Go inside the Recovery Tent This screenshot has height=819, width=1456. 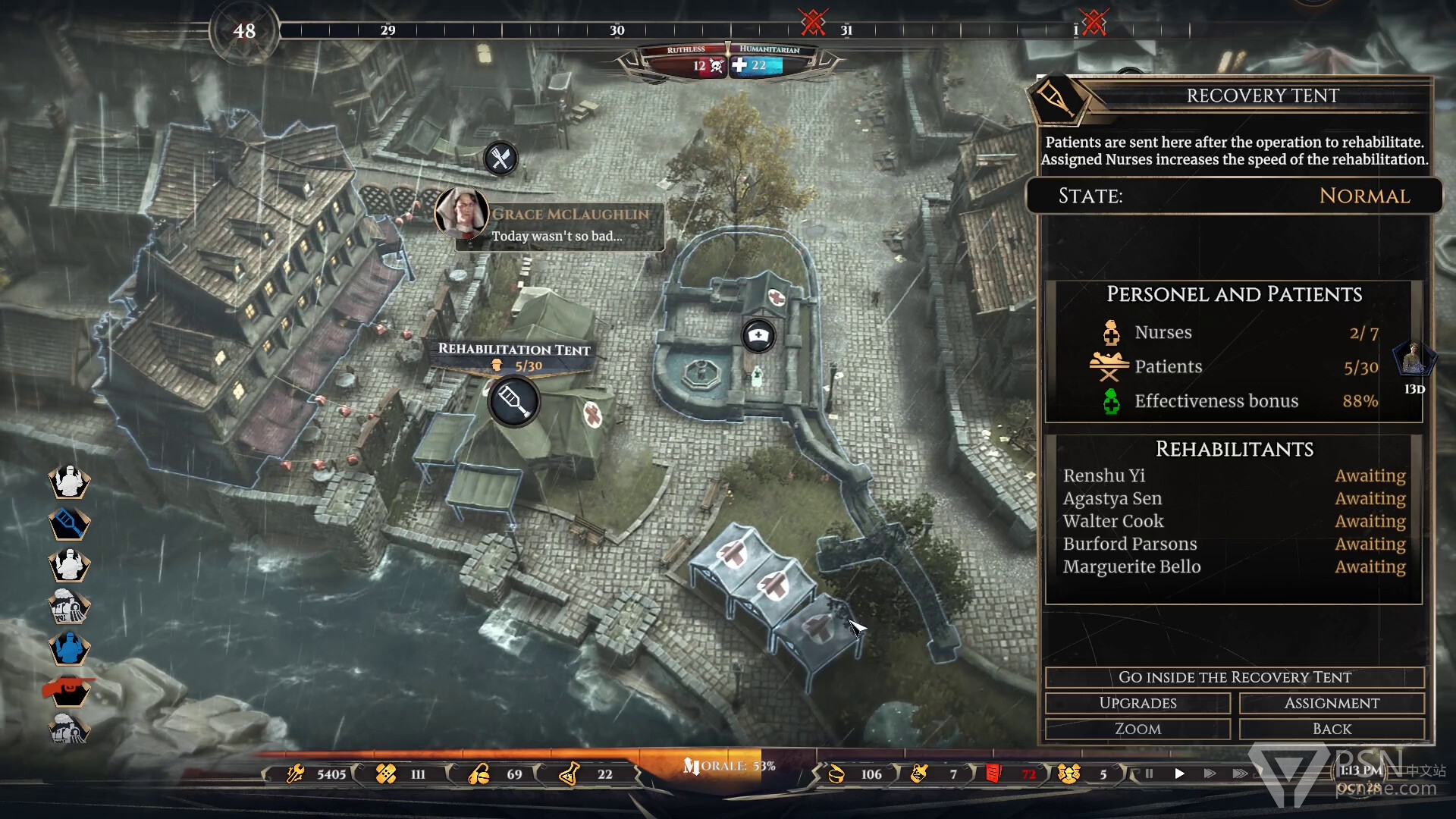(1234, 677)
